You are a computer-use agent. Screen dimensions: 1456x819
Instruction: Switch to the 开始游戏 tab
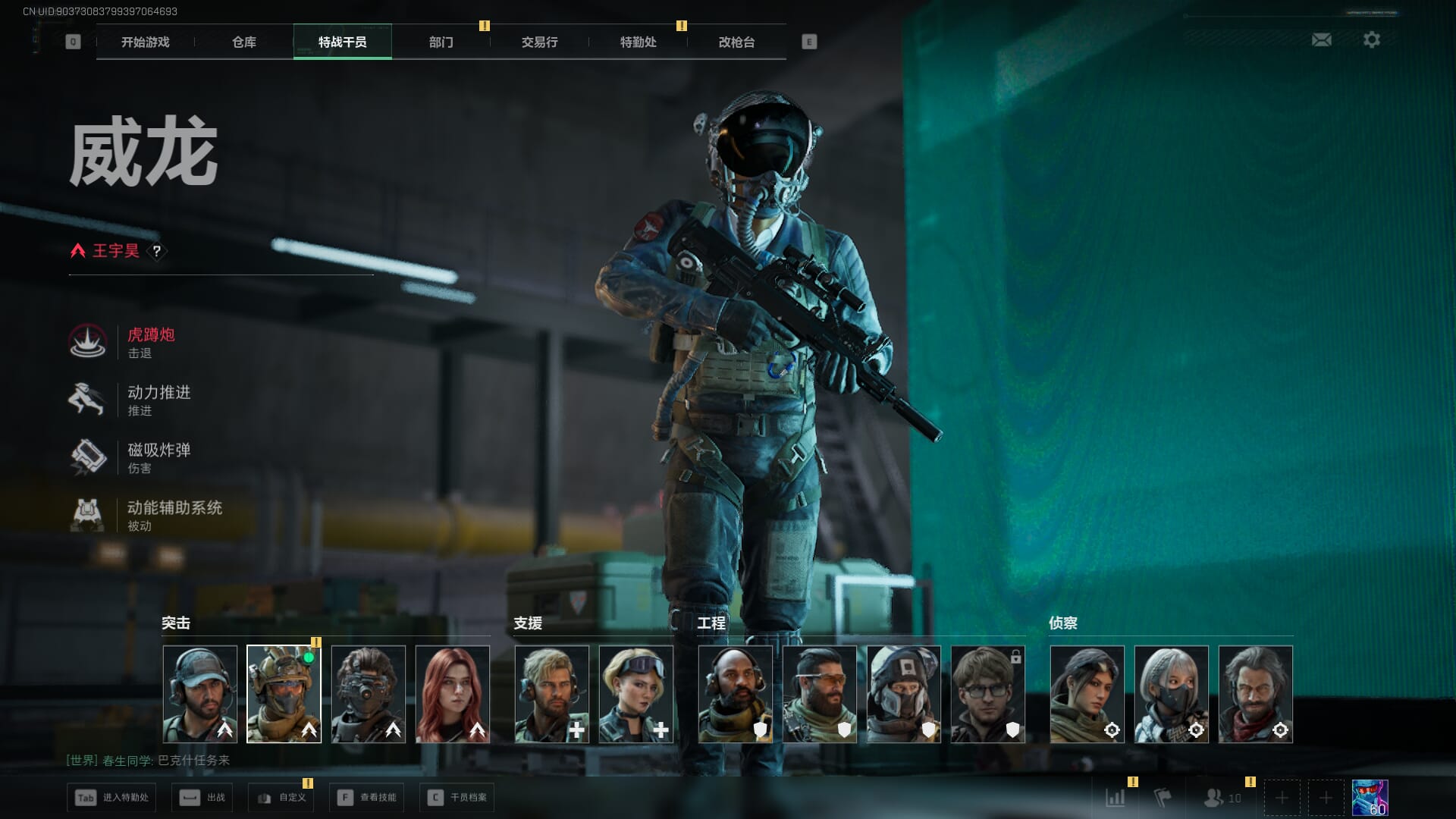[145, 42]
